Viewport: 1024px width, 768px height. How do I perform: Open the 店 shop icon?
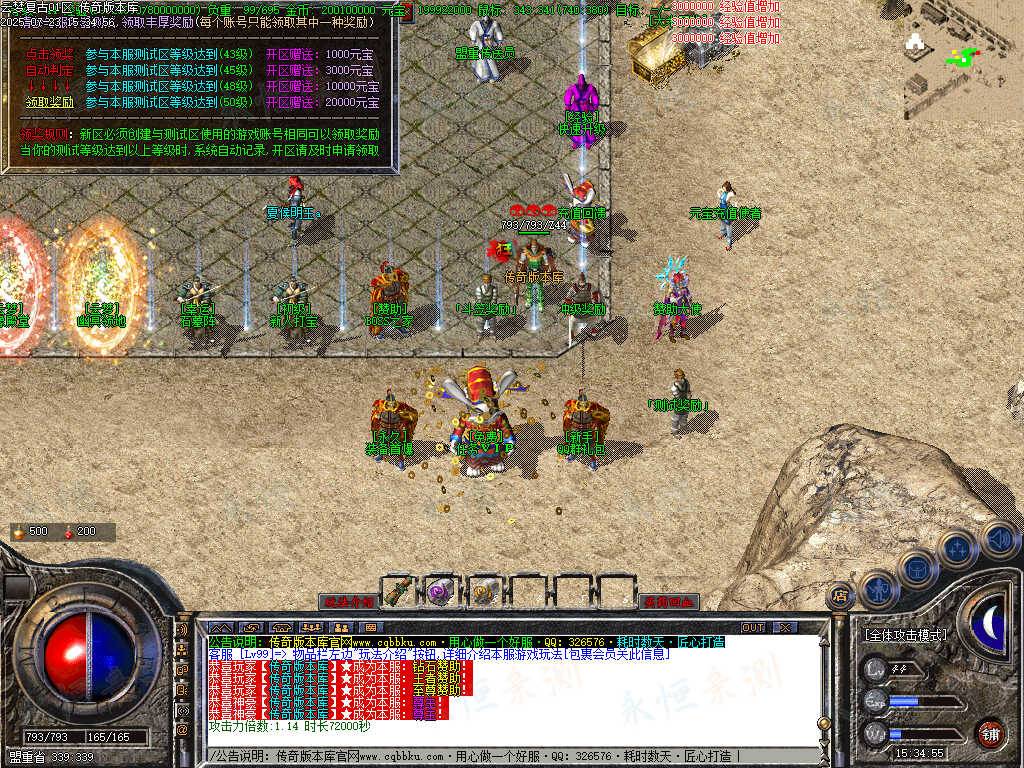click(x=840, y=597)
